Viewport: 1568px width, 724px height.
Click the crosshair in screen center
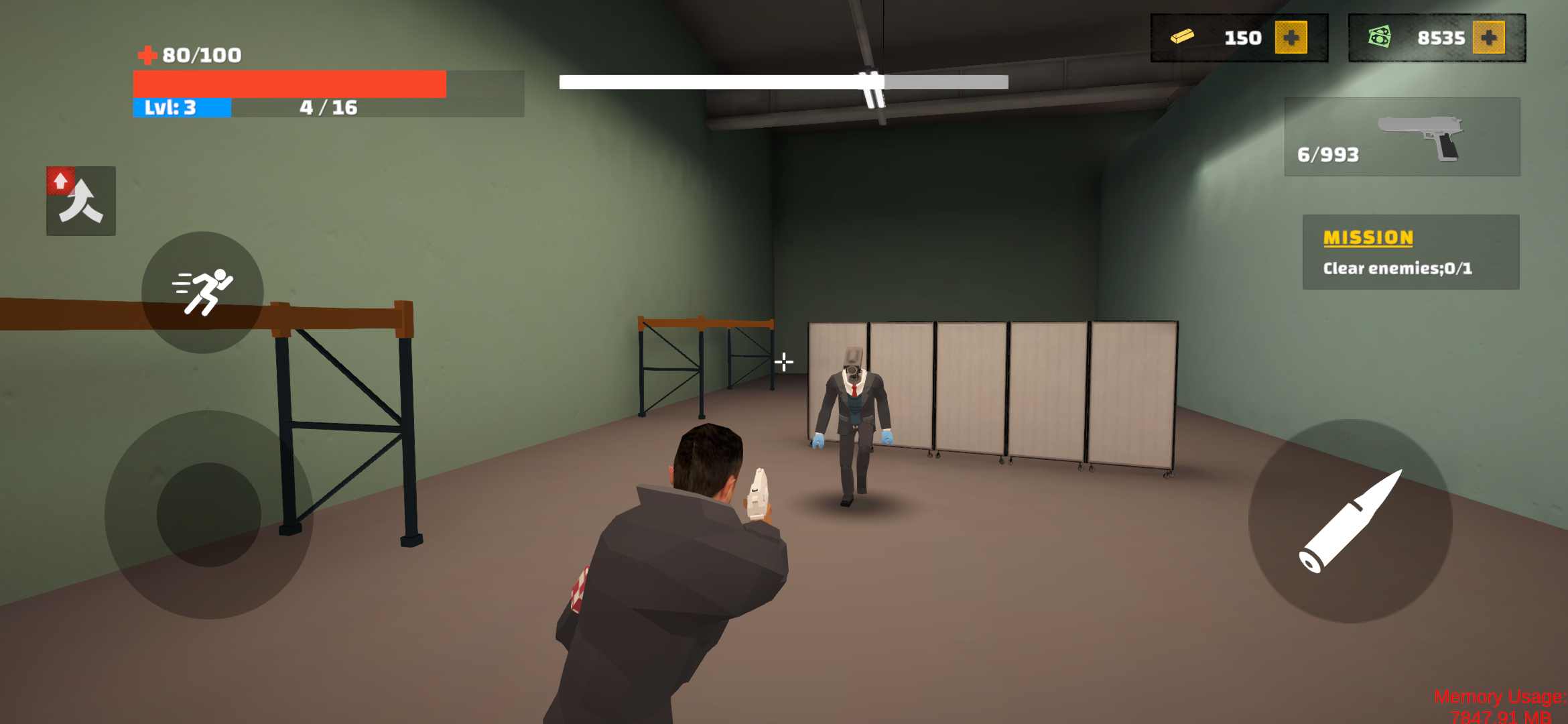coord(783,362)
